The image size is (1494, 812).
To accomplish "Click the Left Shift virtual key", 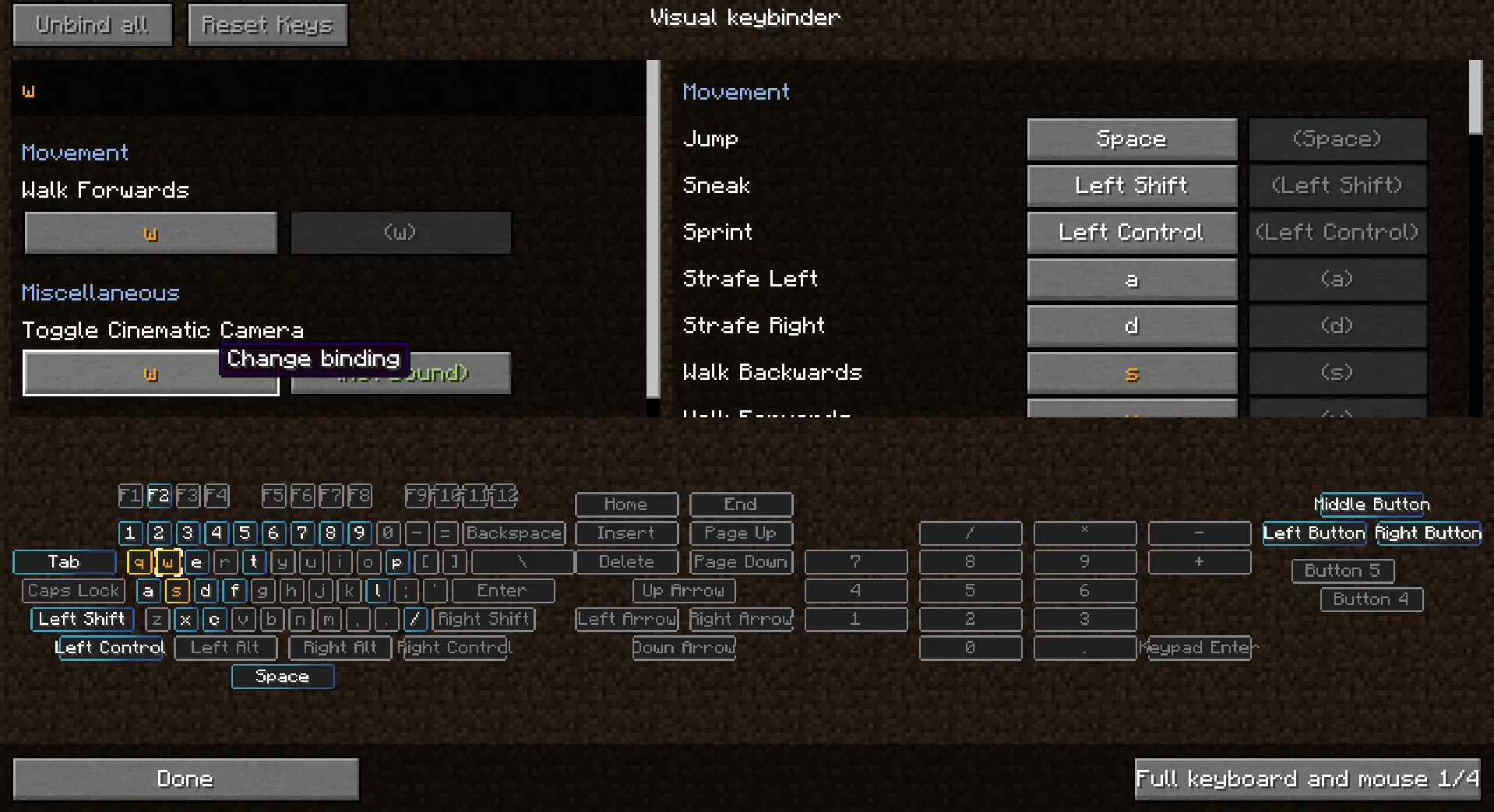I will [80, 619].
